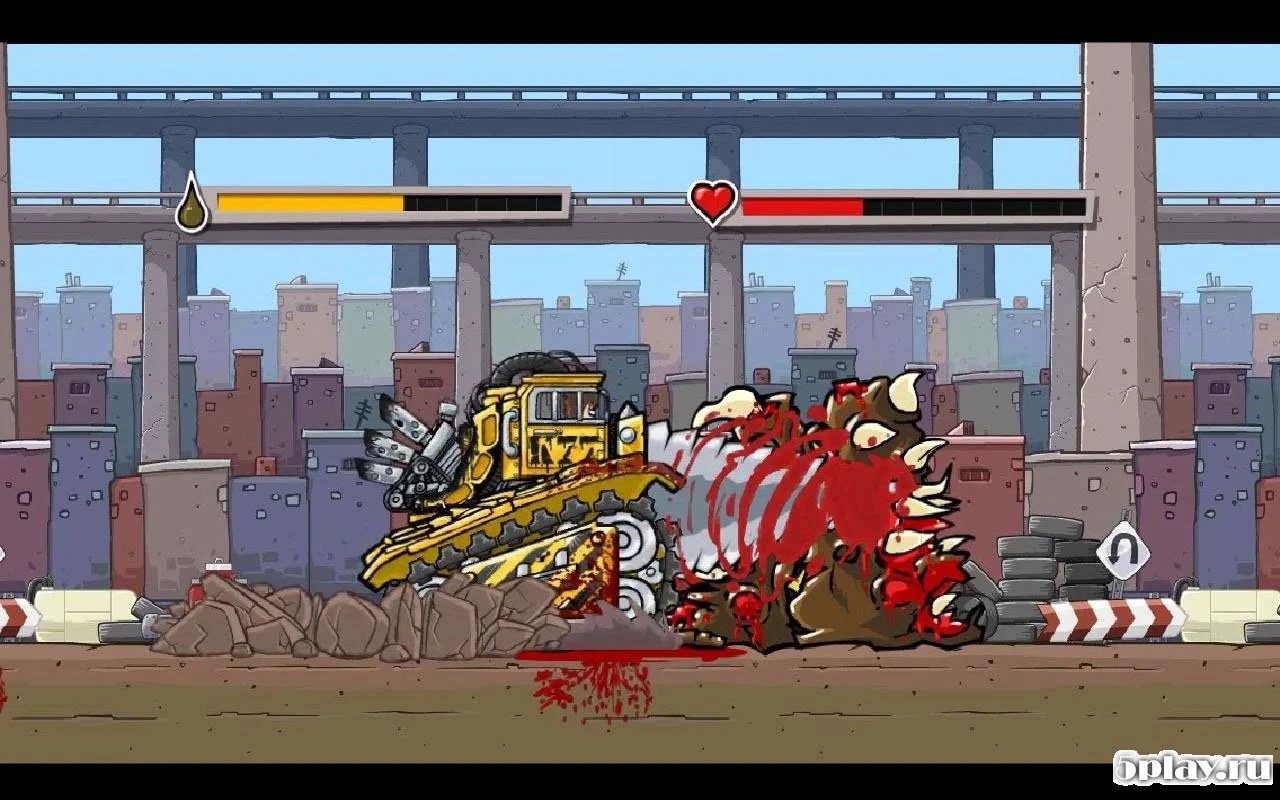Click the fuel drop icon
This screenshot has width=1280, height=800.
point(191,204)
